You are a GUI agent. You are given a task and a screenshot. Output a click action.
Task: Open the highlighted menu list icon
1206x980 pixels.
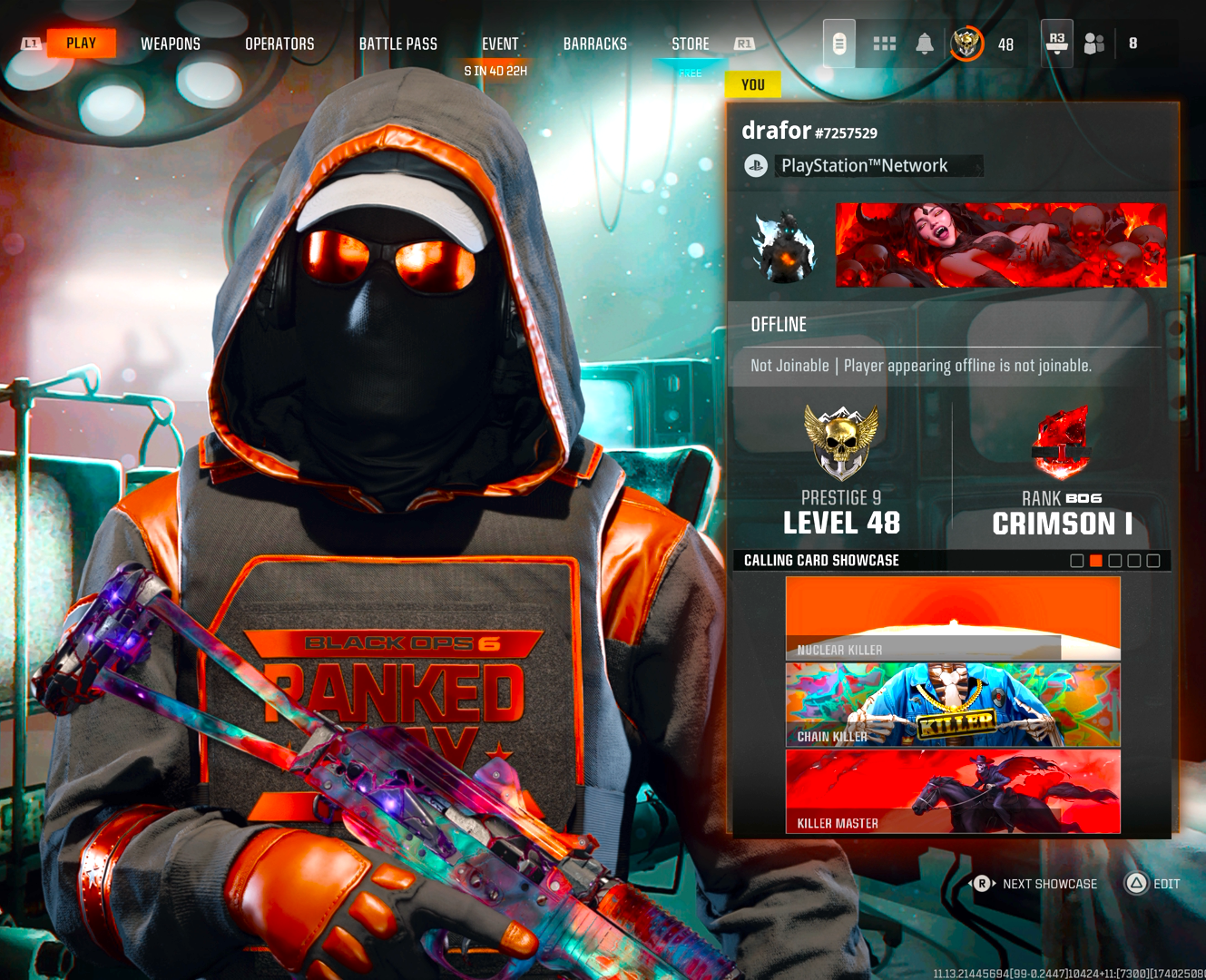839,44
